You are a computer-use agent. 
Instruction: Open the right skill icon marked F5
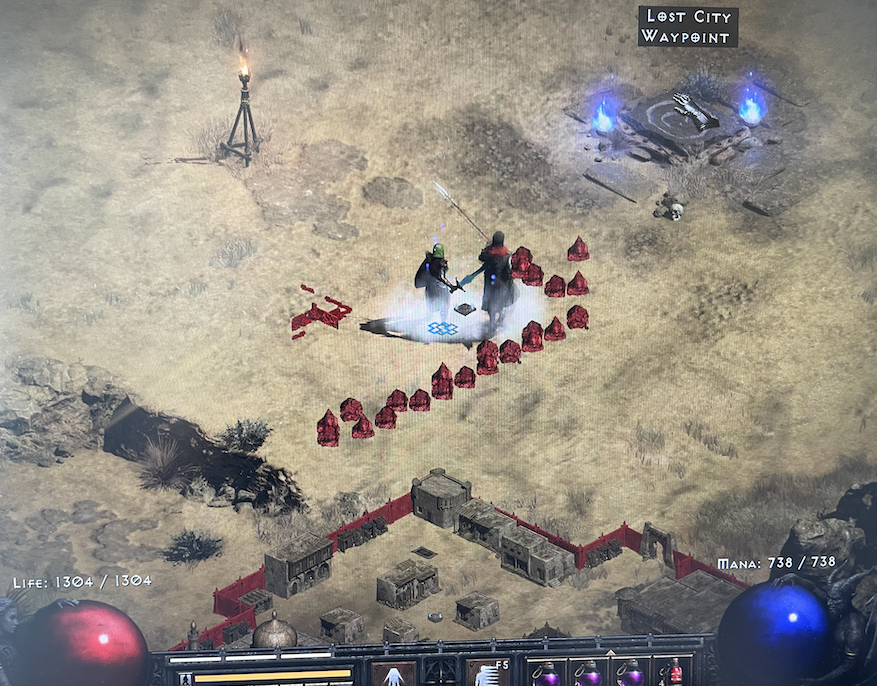[x=488, y=675]
